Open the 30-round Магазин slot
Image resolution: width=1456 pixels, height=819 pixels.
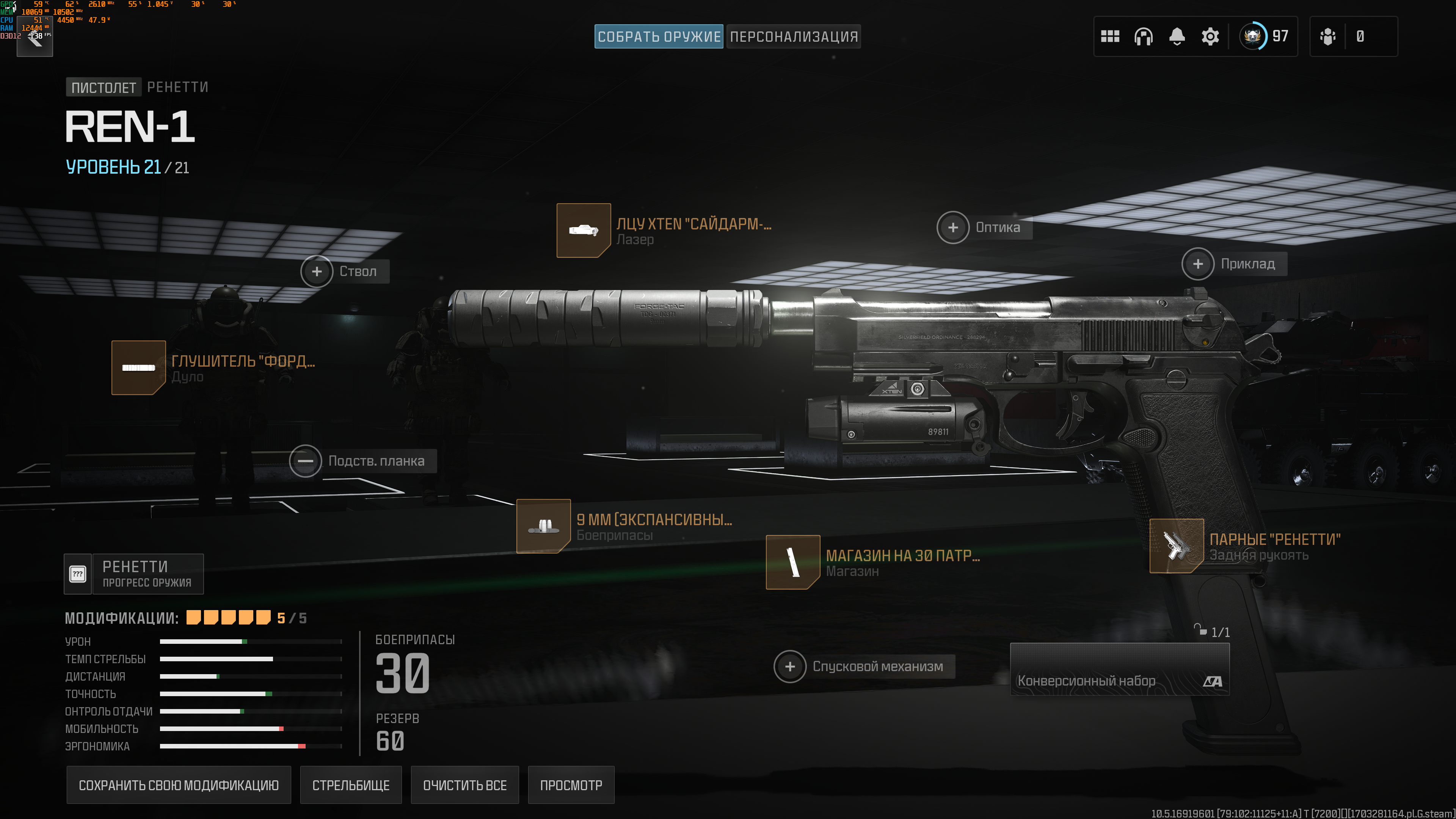(x=792, y=562)
